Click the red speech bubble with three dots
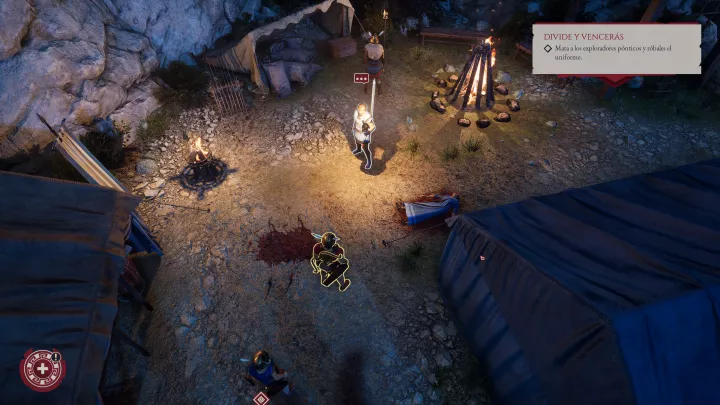720x405 pixels. pyautogui.click(x=361, y=78)
